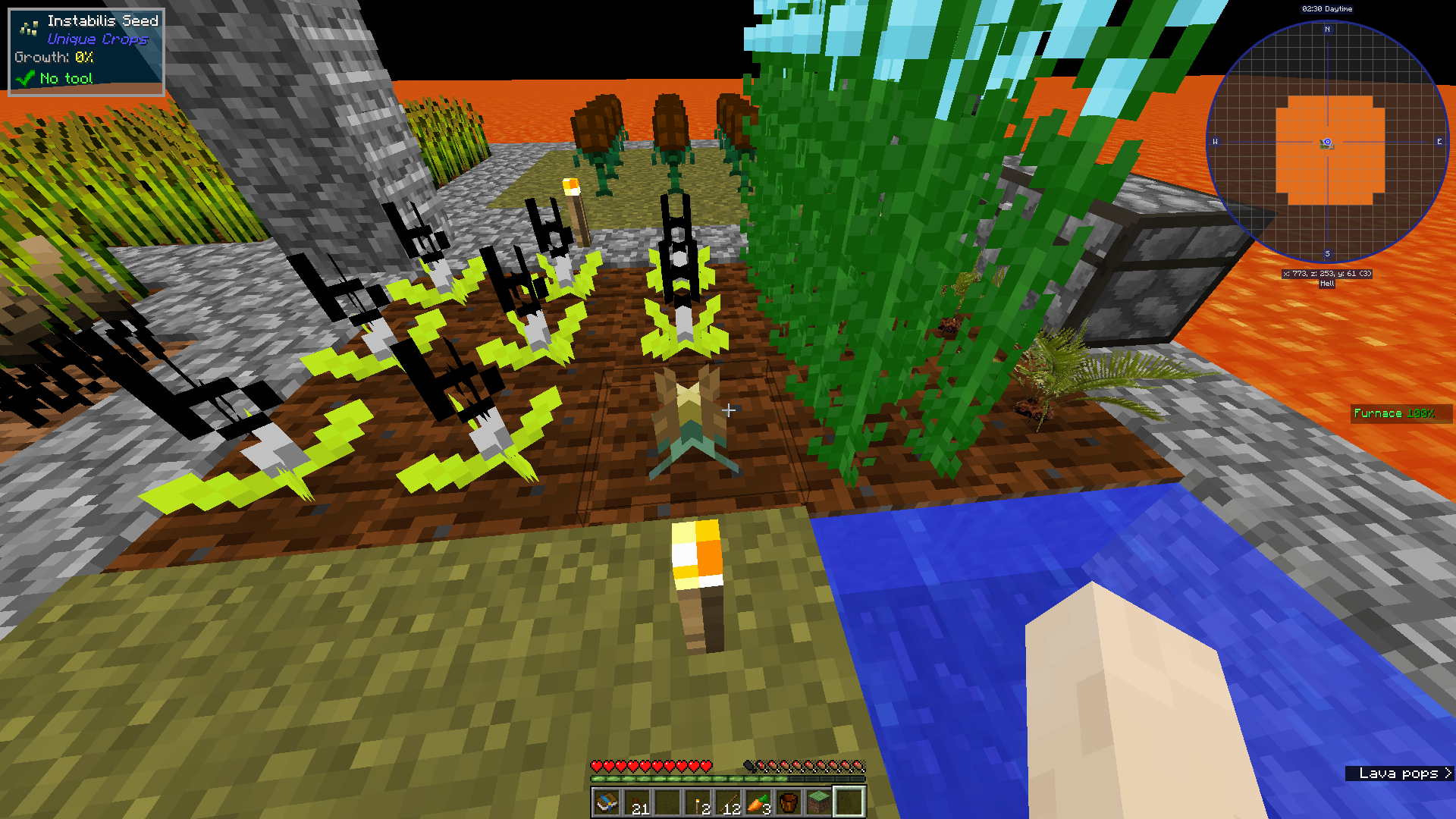The height and width of the screenshot is (819, 1456).
Task: Select the torch stack in the hotbar
Action: click(x=698, y=802)
